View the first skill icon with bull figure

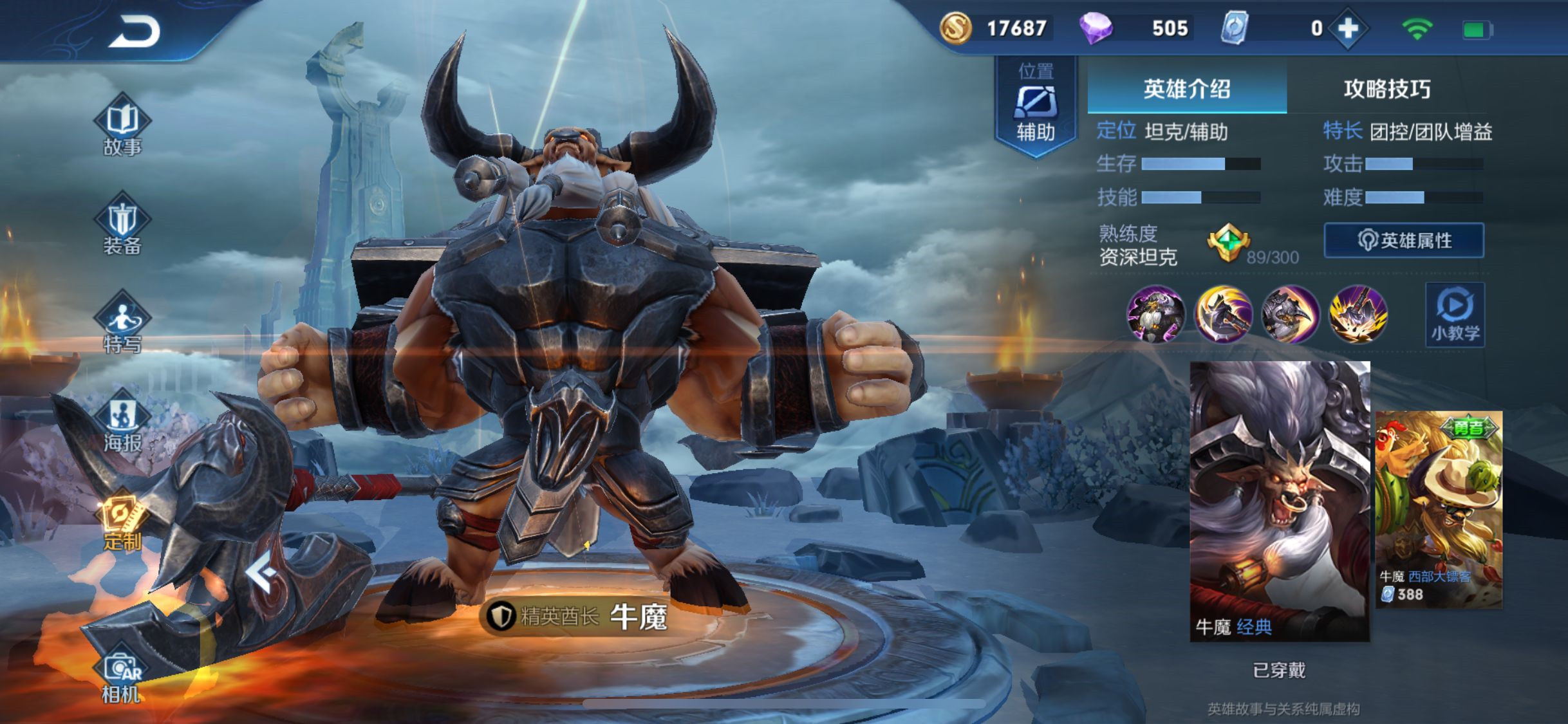click(x=1155, y=315)
